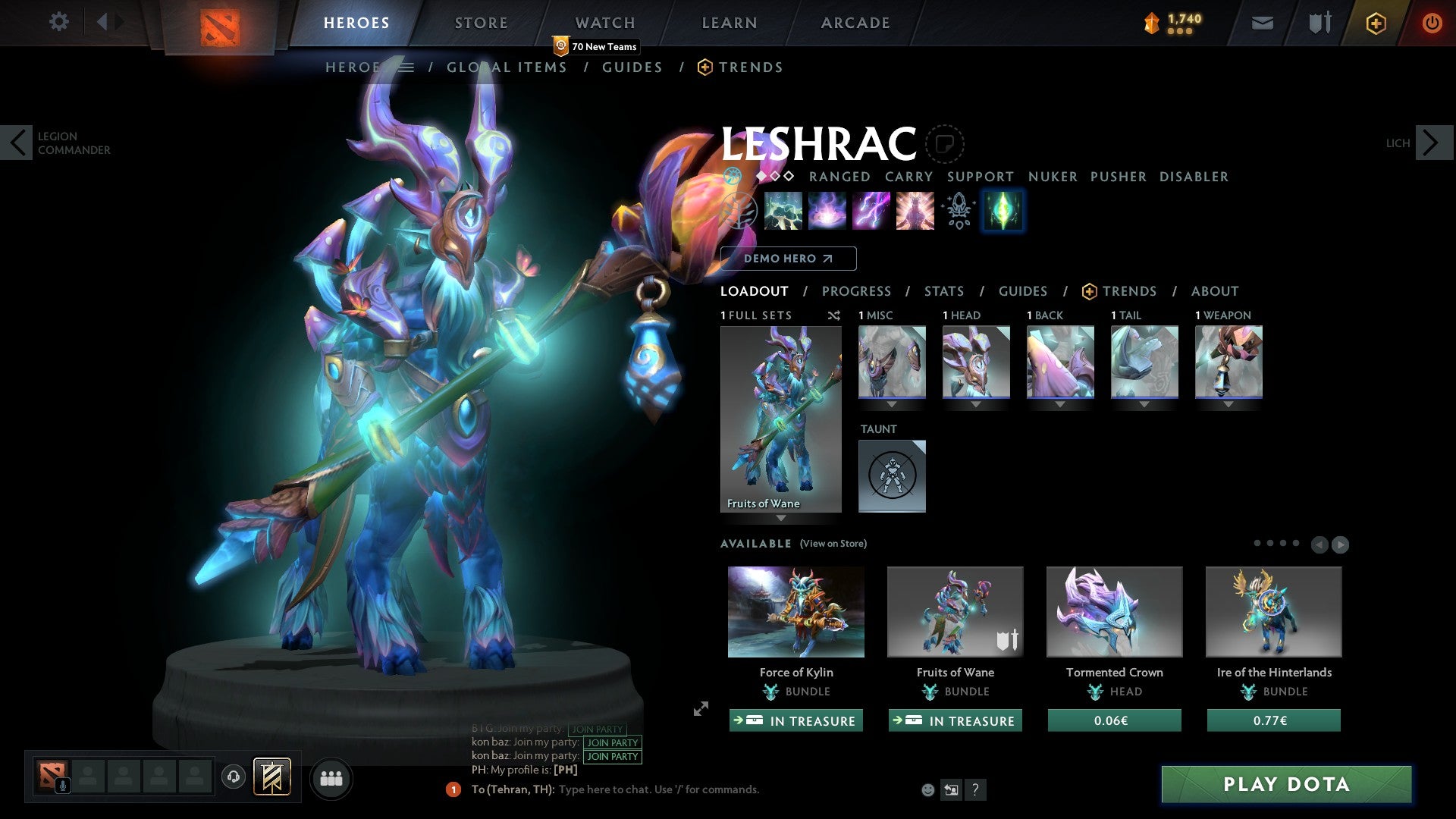
Task: Check notifications via the envelope icon
Action: tap(1261, 23)
